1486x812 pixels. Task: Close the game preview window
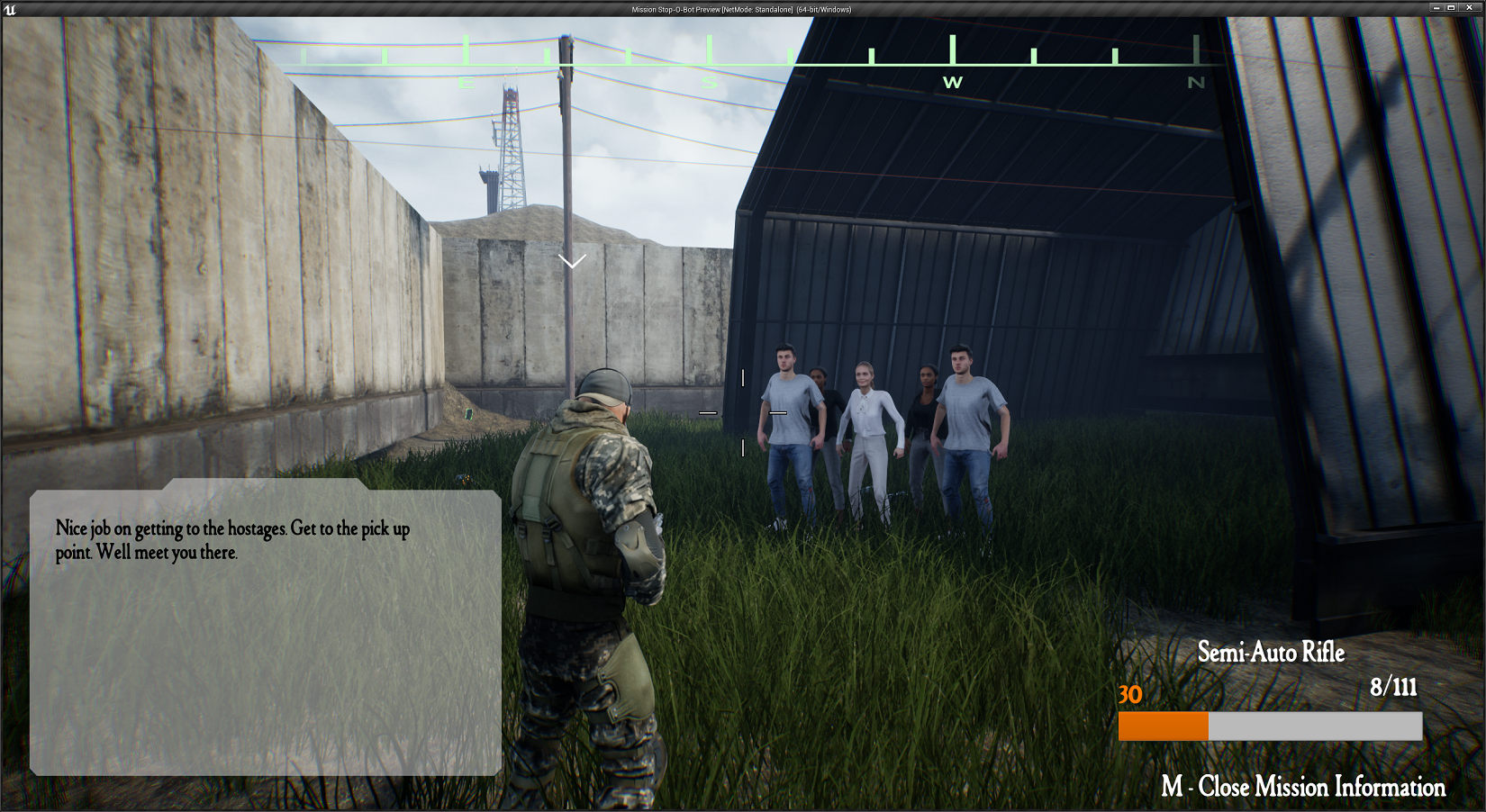[1470, 8]
